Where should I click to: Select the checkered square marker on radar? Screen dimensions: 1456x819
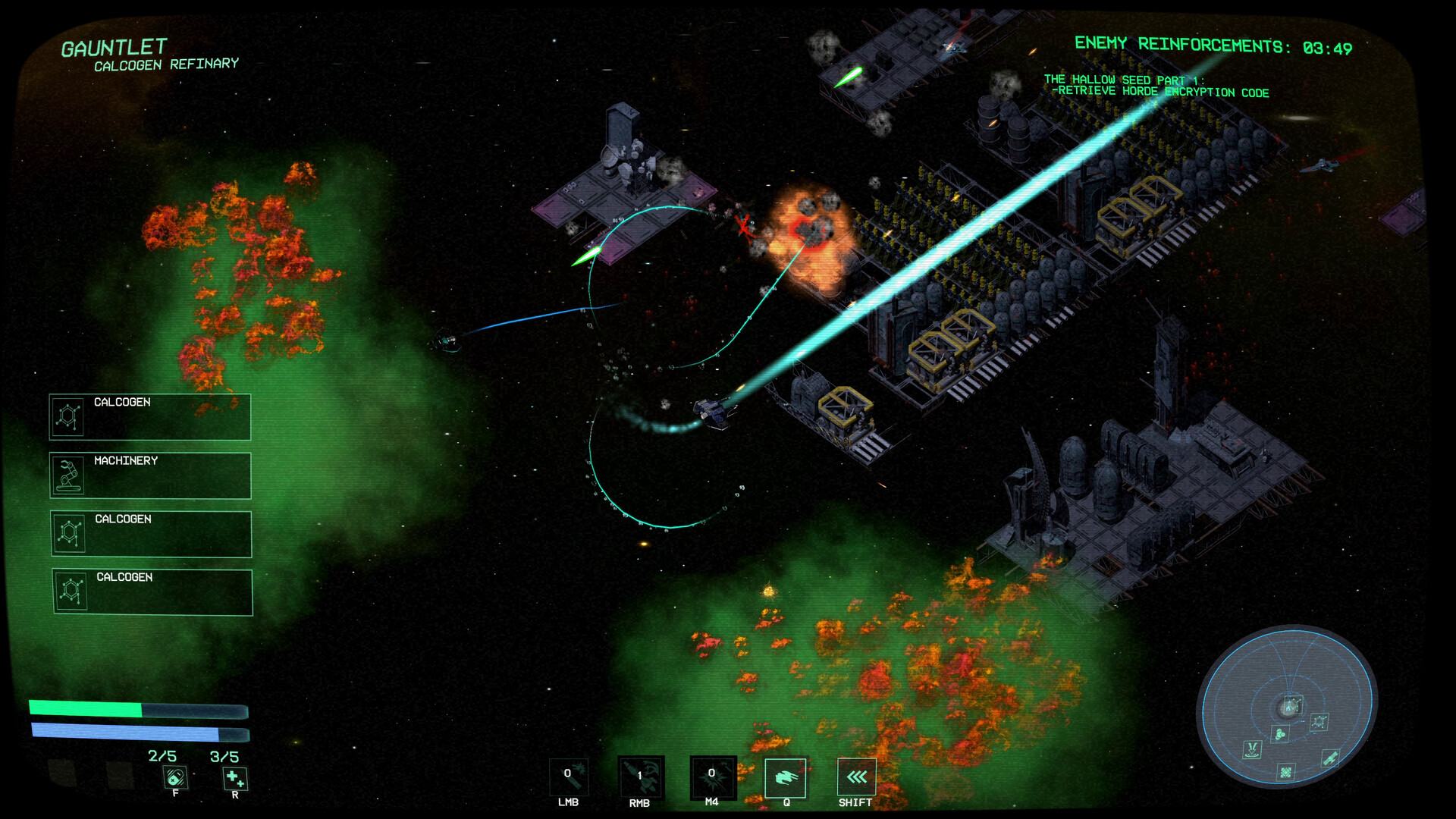coord(1285,773)
